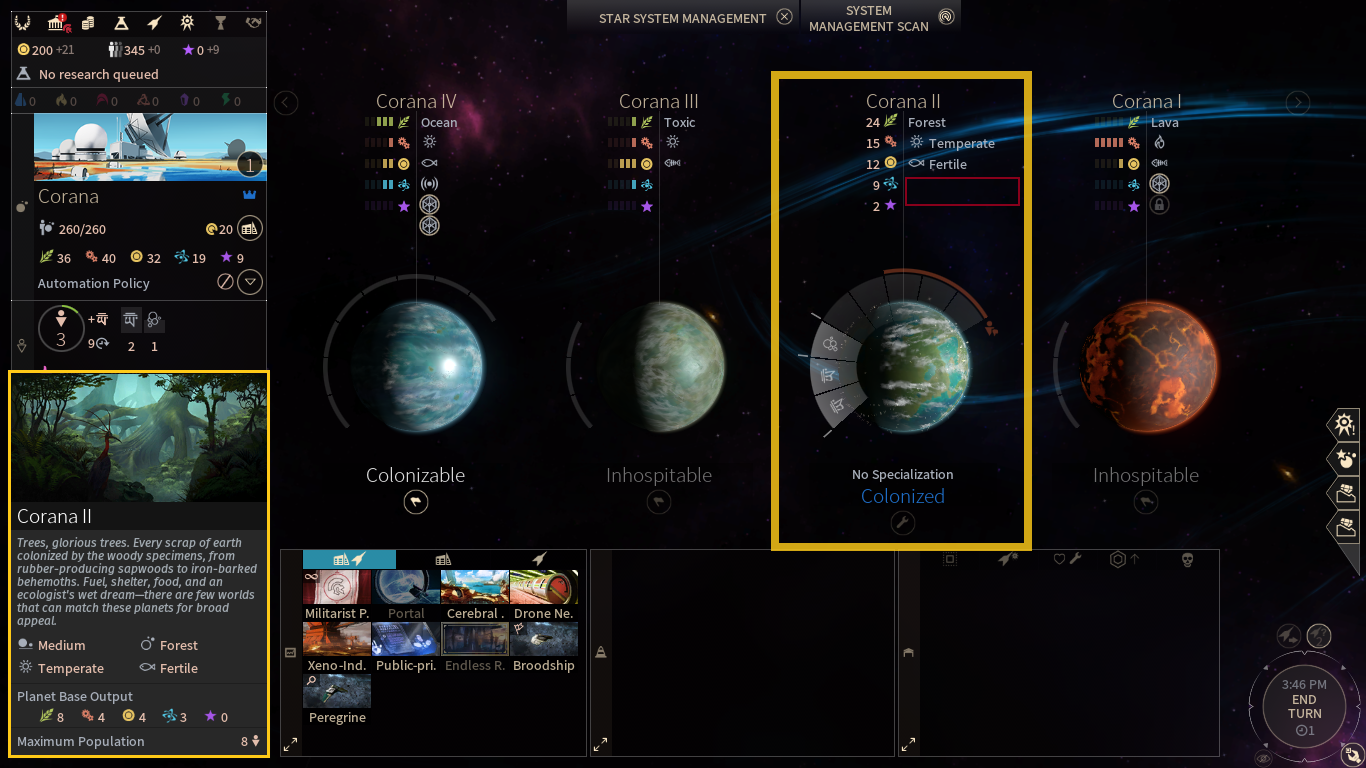This screenshot has width=1366, height=768.
Task: Build the Xeno-Ind. improvement
Action: click(x=337, y=647)
